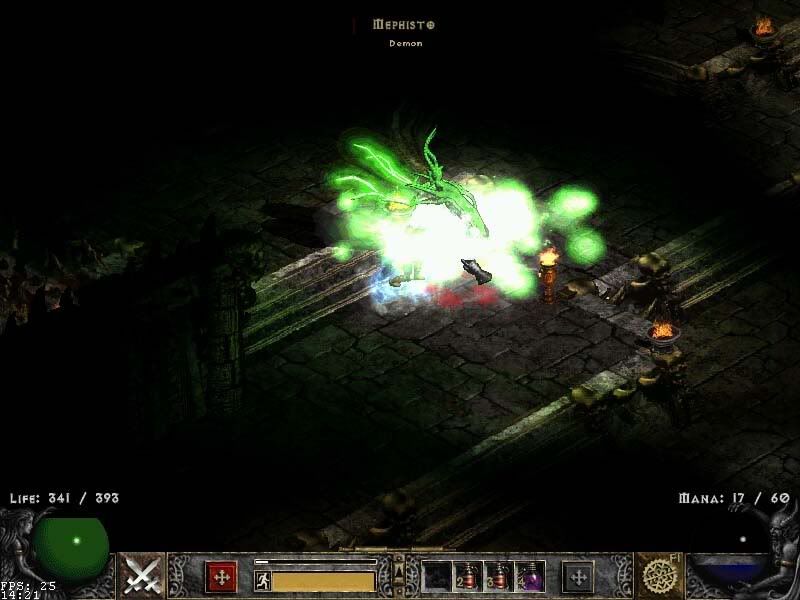Image resolution: width=800 pixels, height=600 pixels.
Task: Drink the purple rejuvenation potion in the belt
Action: coord(530,577)
